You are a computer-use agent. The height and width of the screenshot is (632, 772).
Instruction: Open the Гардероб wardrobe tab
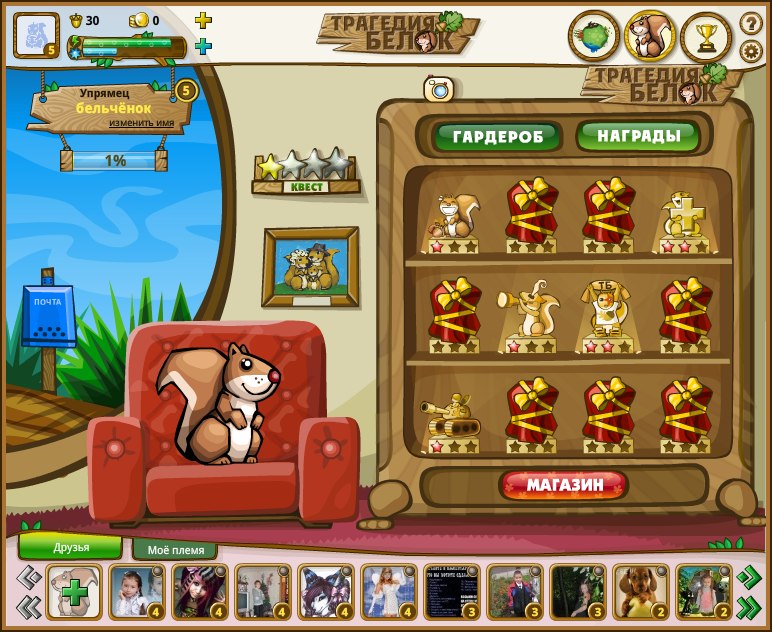tap(497, 136)
